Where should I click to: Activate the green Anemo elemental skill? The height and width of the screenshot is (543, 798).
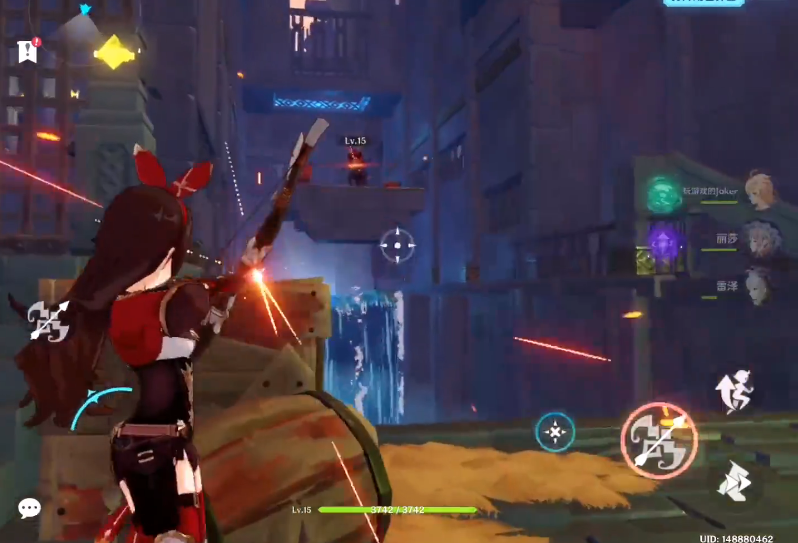coord(663,194)
